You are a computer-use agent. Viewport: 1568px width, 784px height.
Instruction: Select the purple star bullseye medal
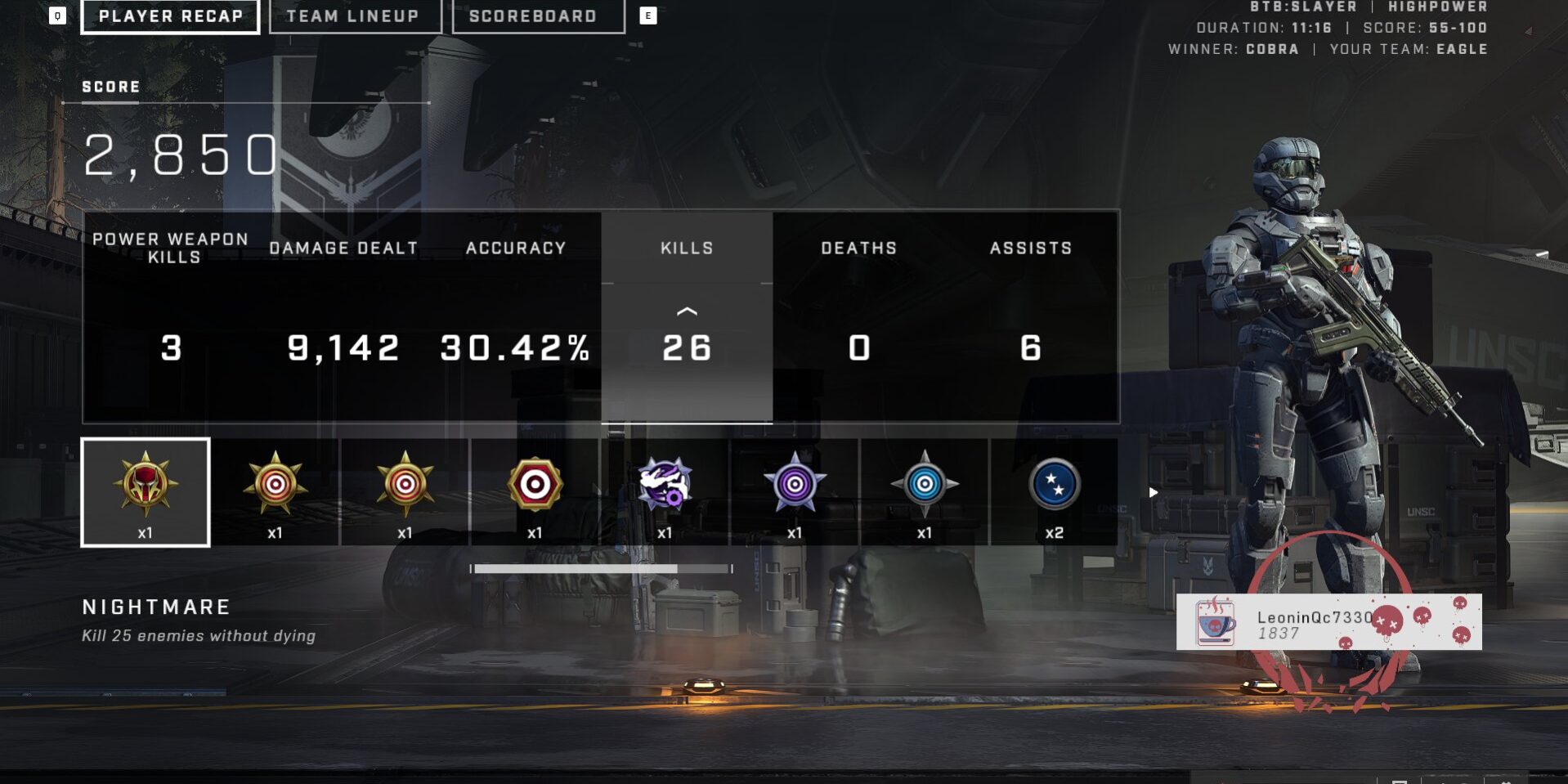tap(795, 492)
